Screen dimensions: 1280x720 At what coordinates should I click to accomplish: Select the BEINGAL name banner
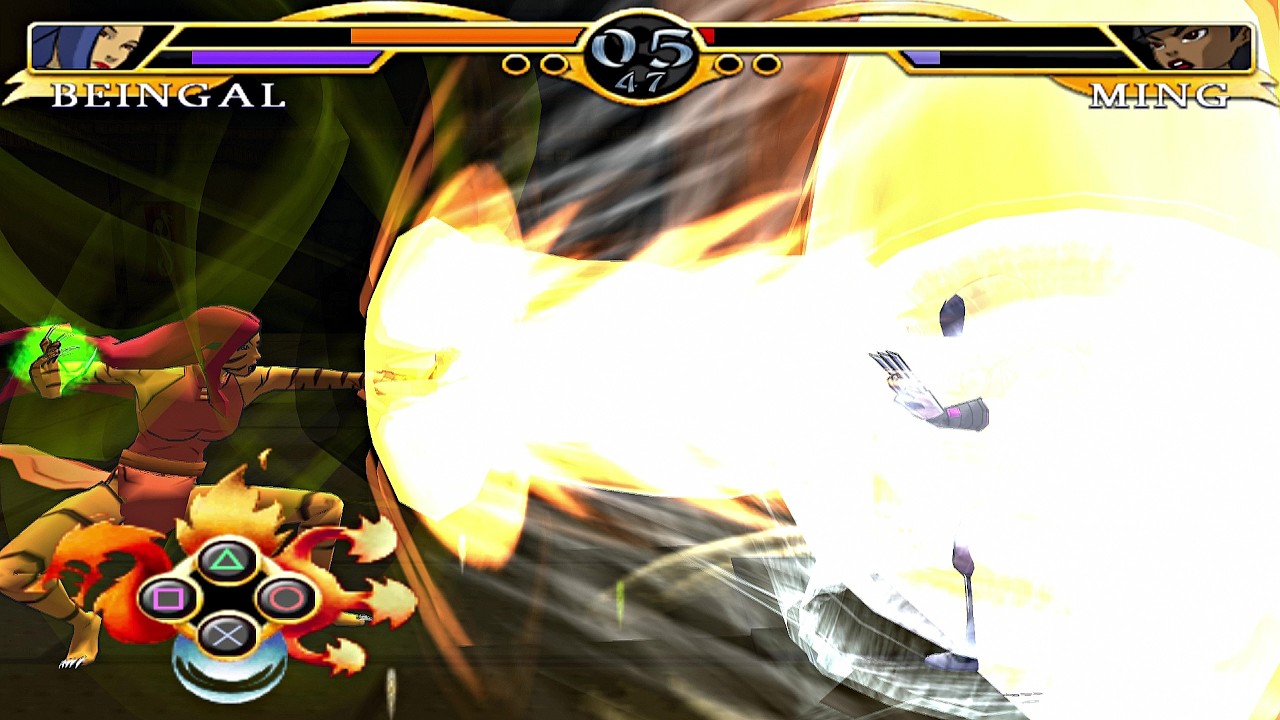[x=168, y=97]
